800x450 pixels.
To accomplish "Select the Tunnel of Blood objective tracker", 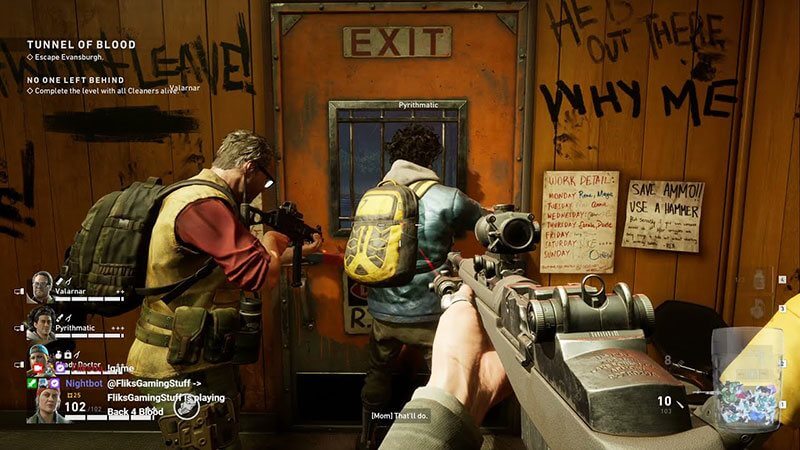I will (66, 45).
